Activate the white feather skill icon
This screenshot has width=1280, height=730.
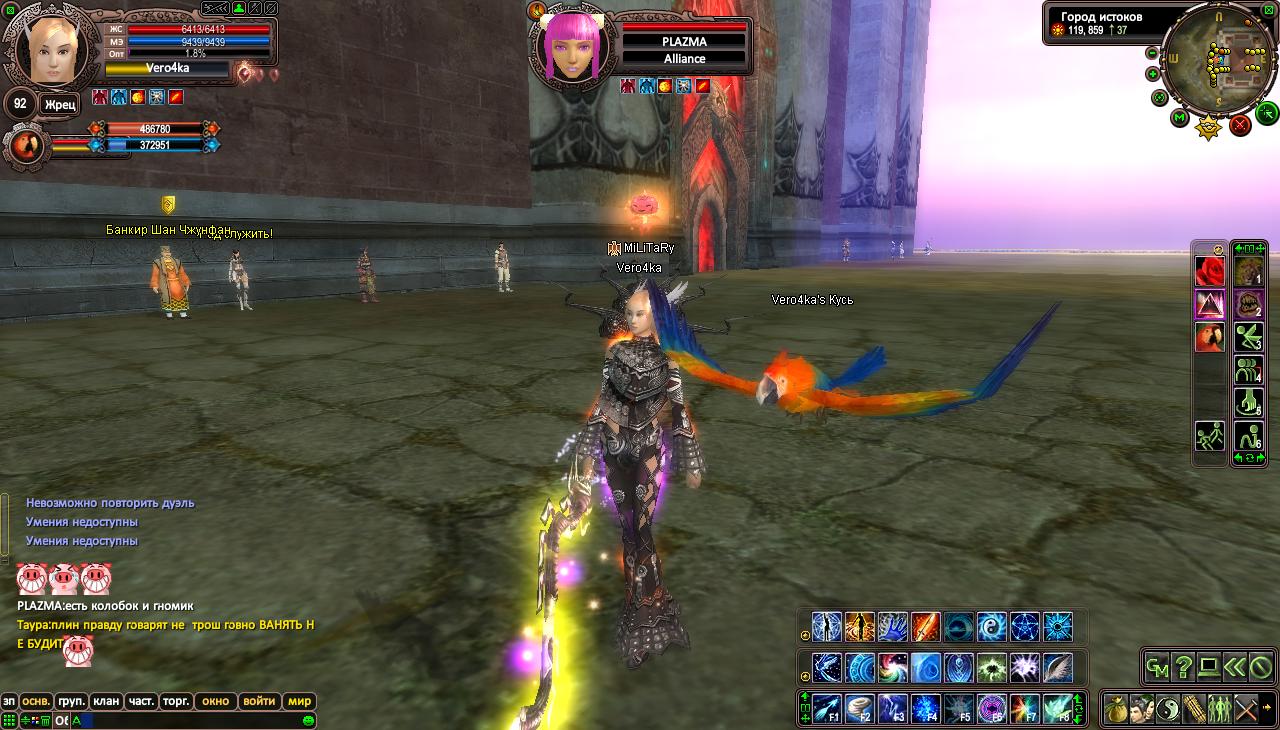pos(1057,667)
